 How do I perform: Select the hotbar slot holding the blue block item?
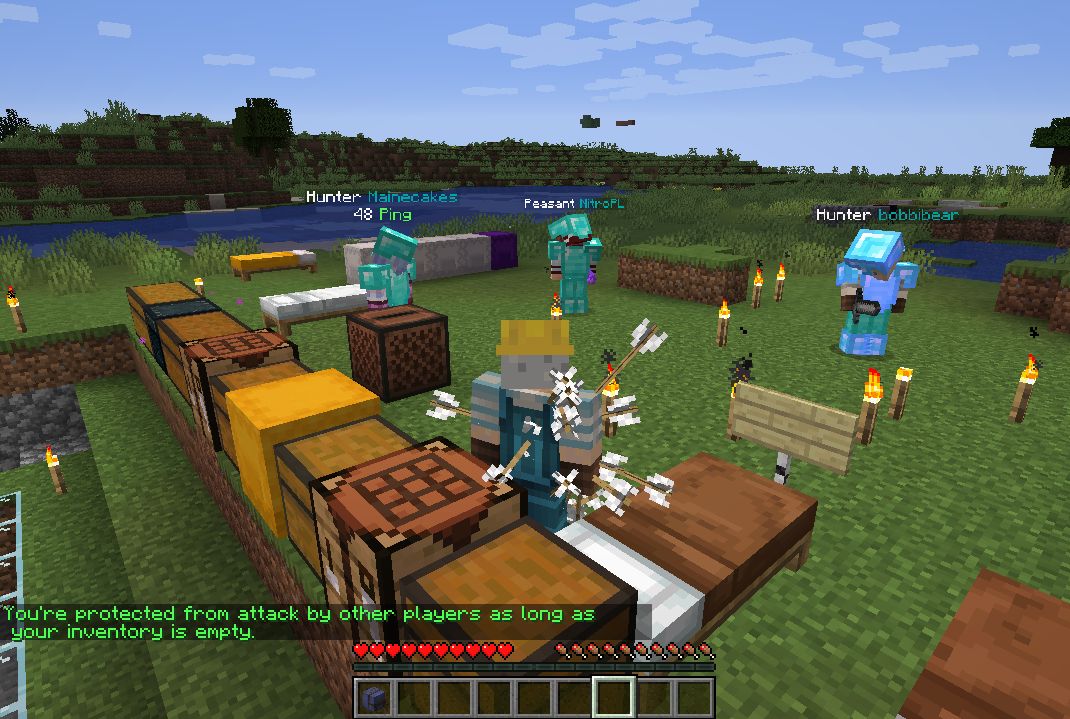tap(374, 697)
